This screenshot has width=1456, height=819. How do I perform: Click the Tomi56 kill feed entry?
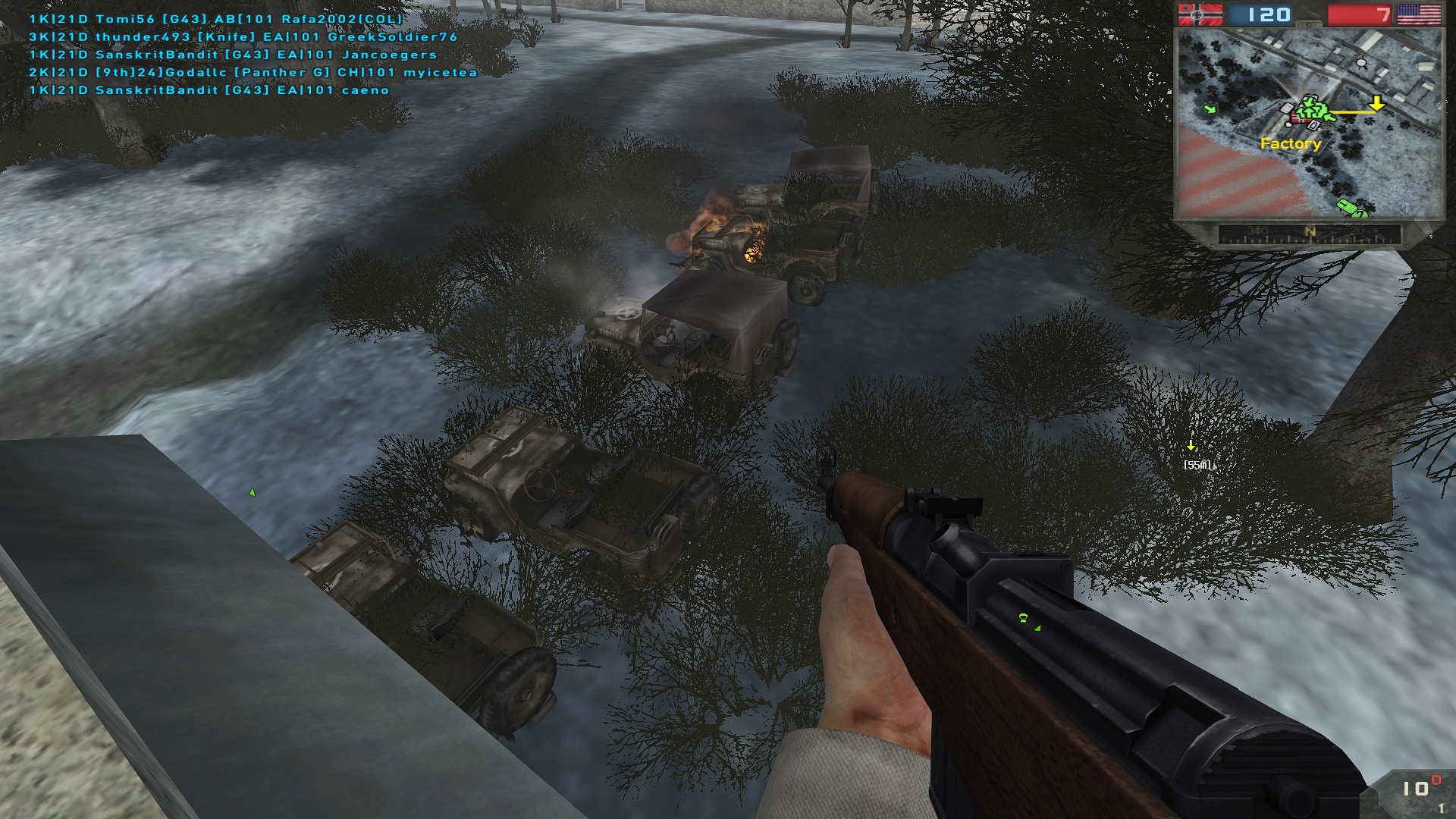pos(215,19)
